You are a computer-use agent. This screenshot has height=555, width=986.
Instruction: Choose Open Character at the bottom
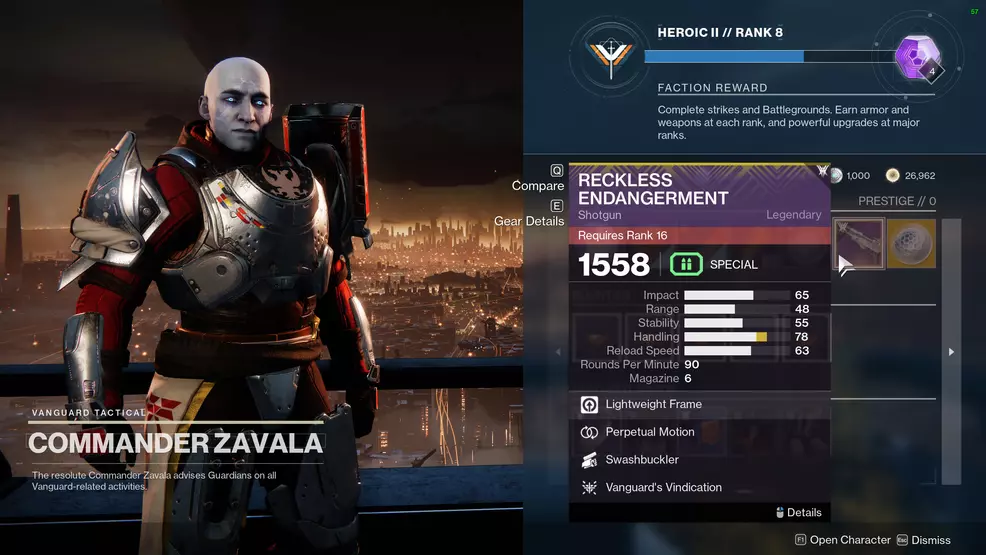coord(842,540)
